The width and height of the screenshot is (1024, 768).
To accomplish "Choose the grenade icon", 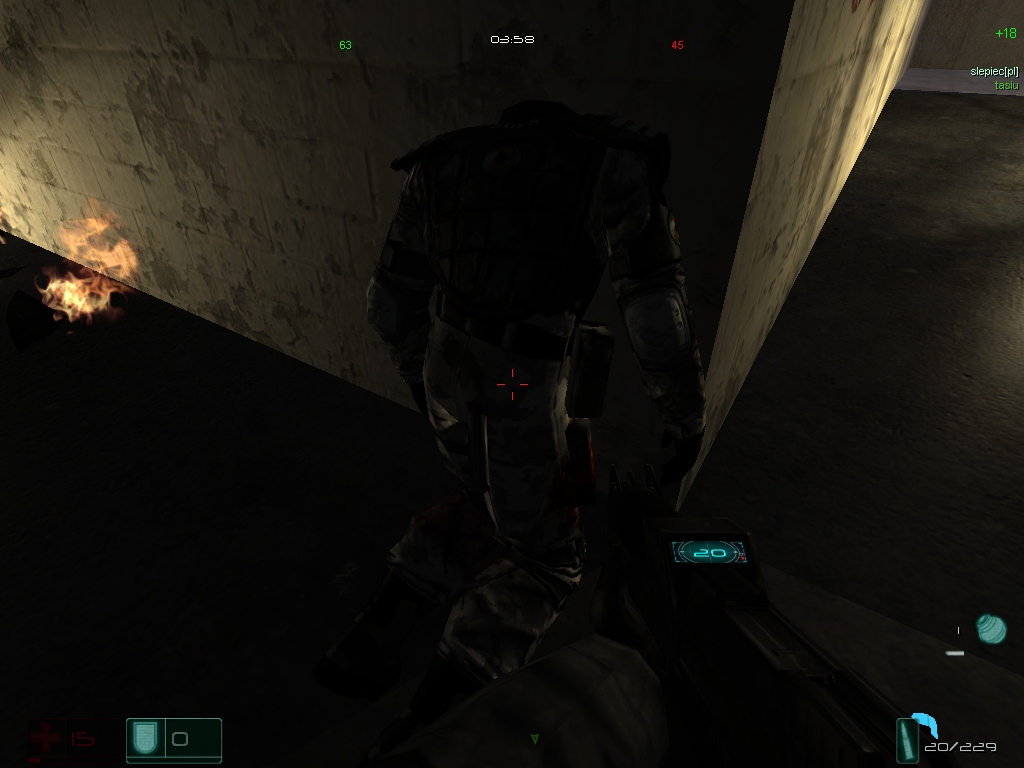I will point(991,629).
